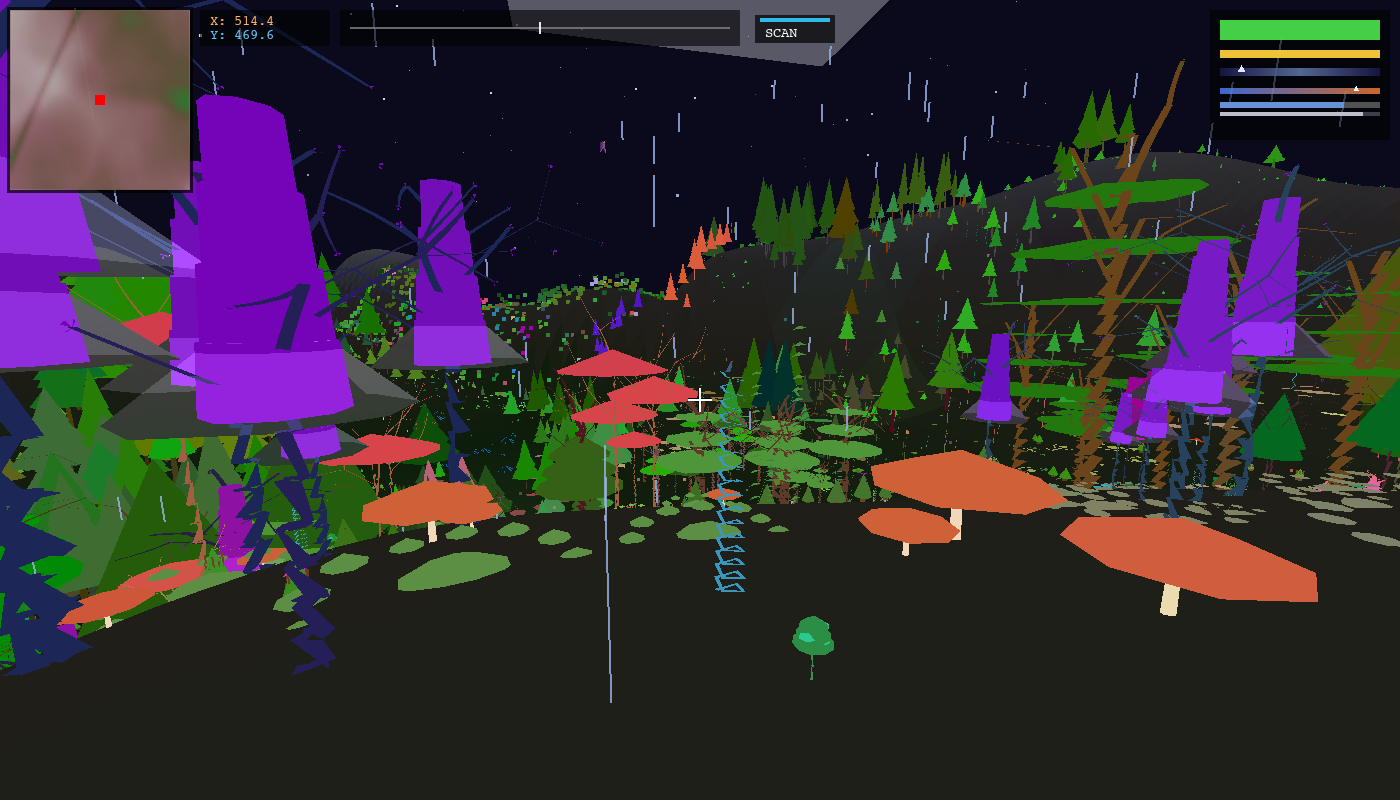
Task: Click the white crosshair at screen center
Action: [x=698, y=399]
